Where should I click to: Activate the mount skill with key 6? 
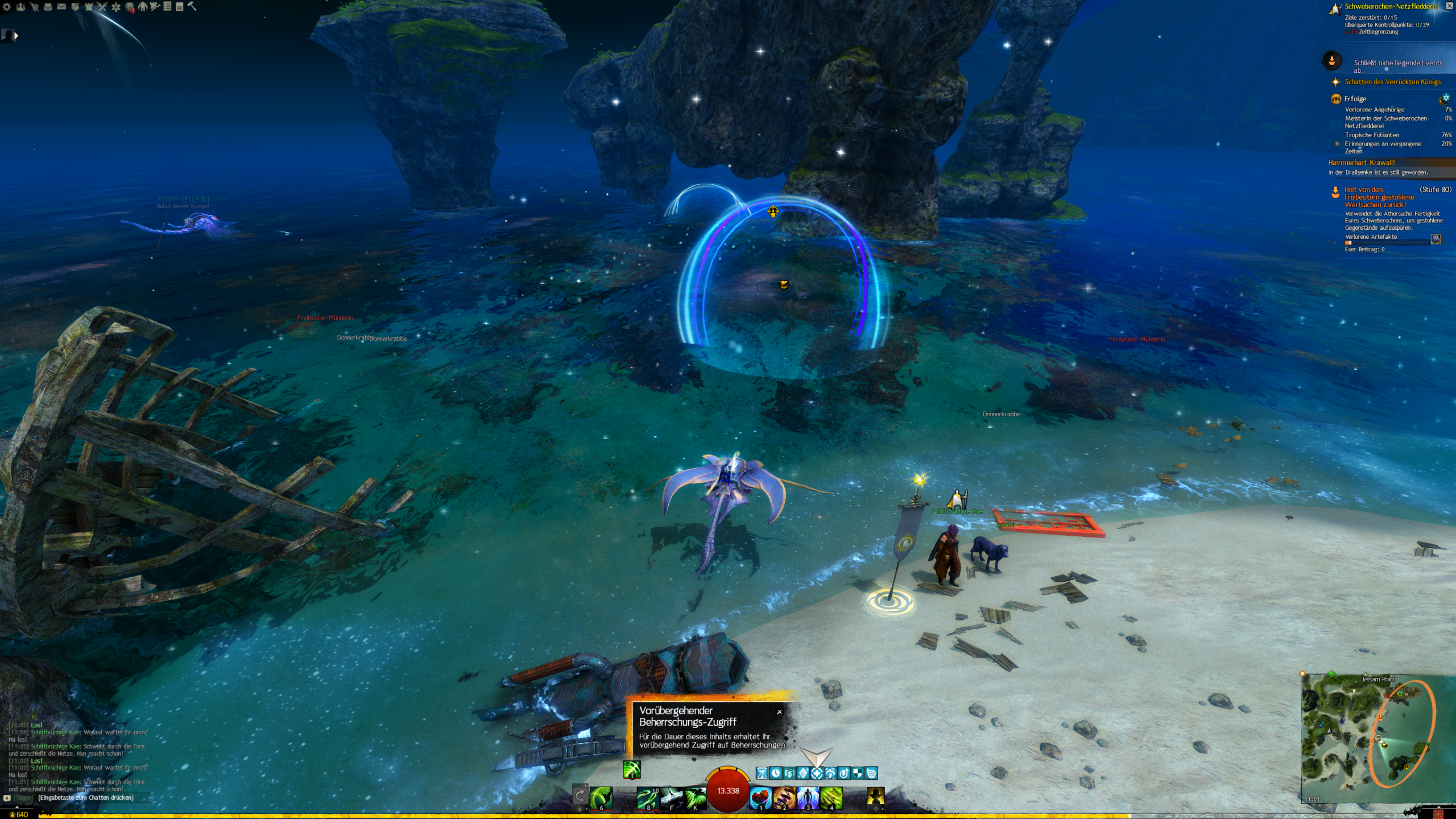(x=601, y=797)
